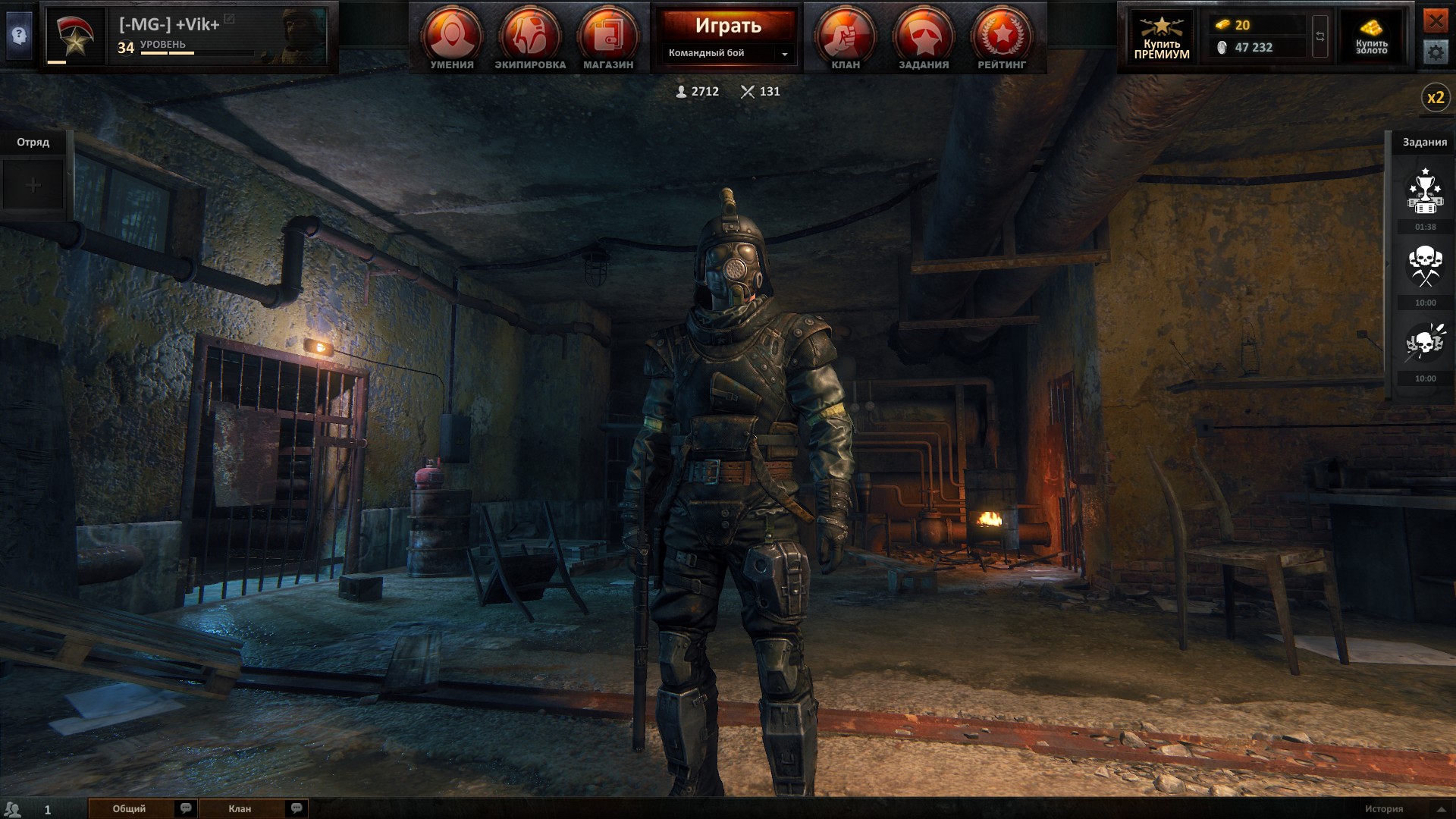Click the help question mark icon

19,35
